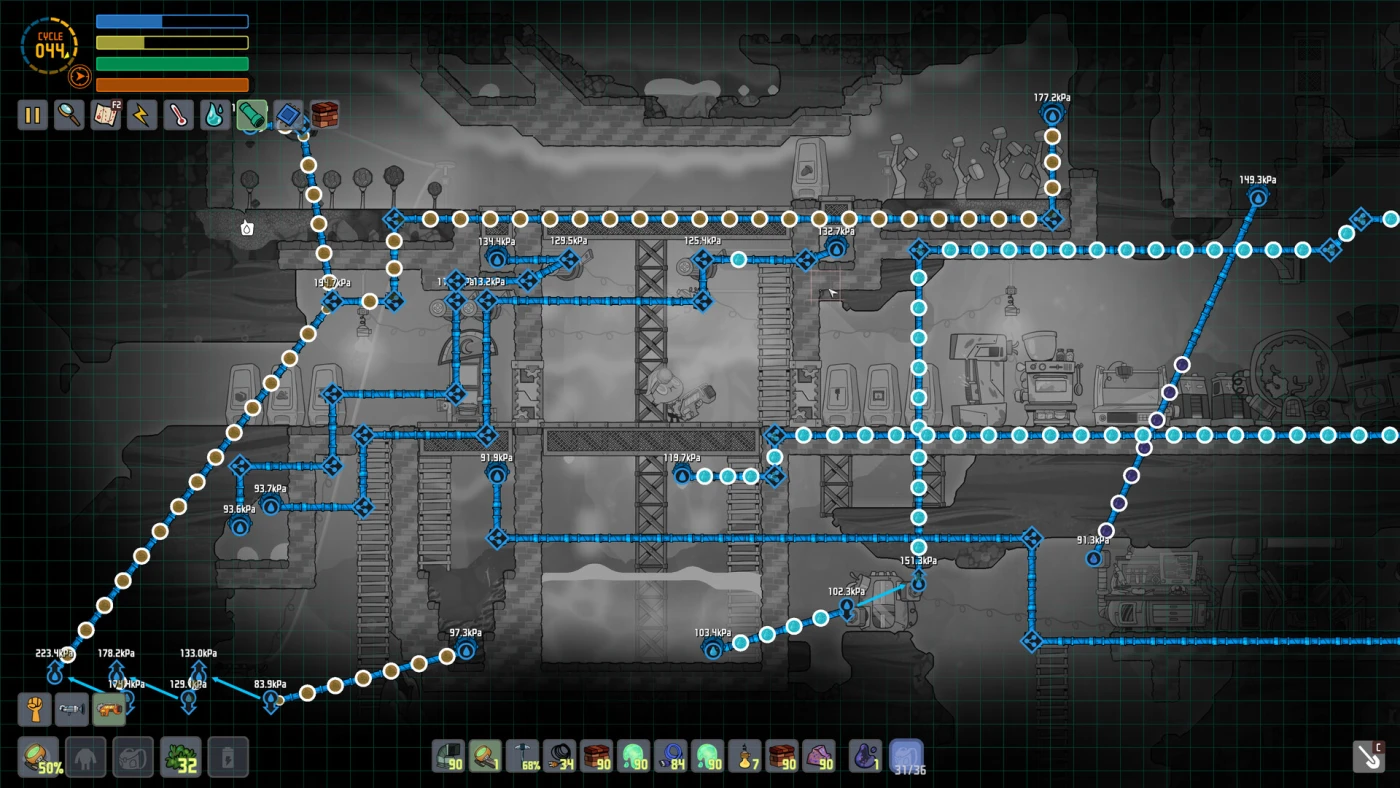Equip the grey gun tool
This screenshot has width=1400, height=788.
(x=72, y=709)
